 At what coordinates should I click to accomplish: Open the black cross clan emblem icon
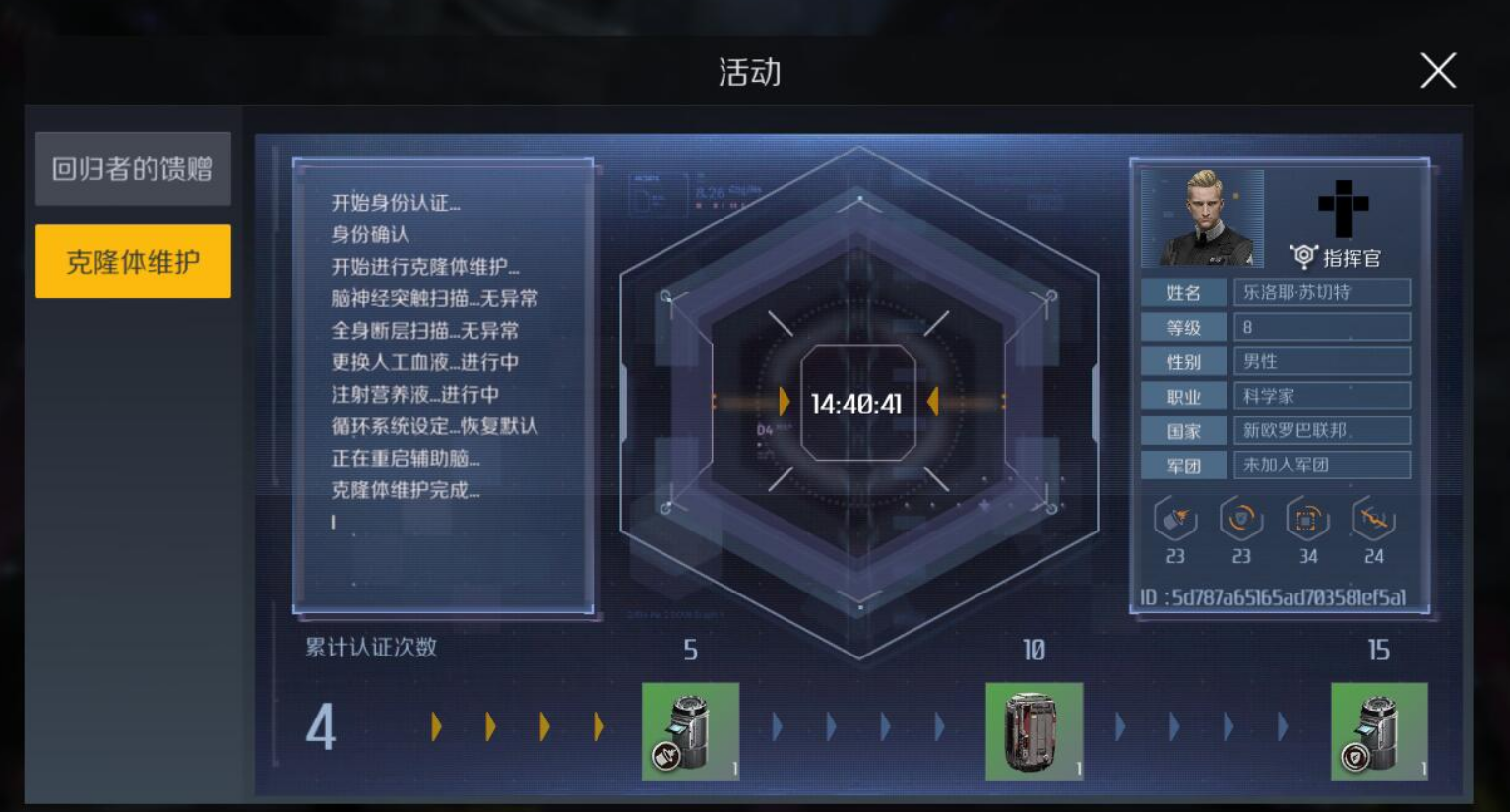coord(1344,207)
